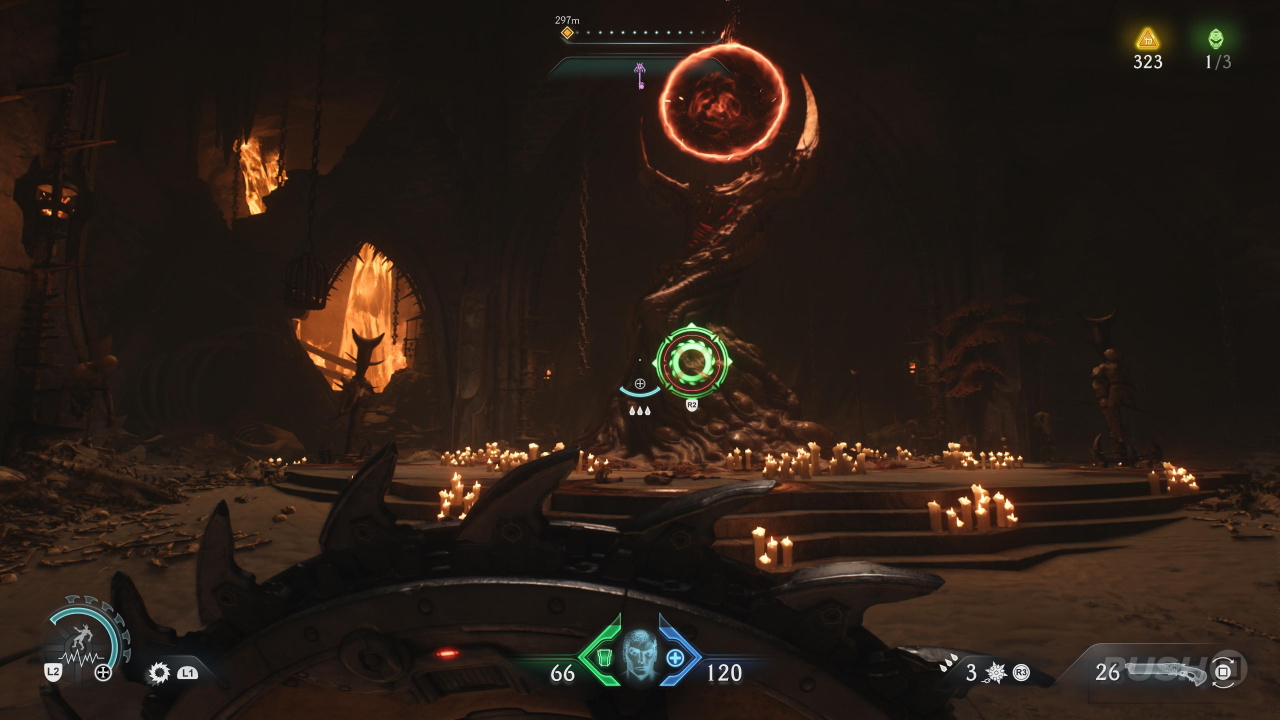Click the blue health cross icon

tap(675, 657)
